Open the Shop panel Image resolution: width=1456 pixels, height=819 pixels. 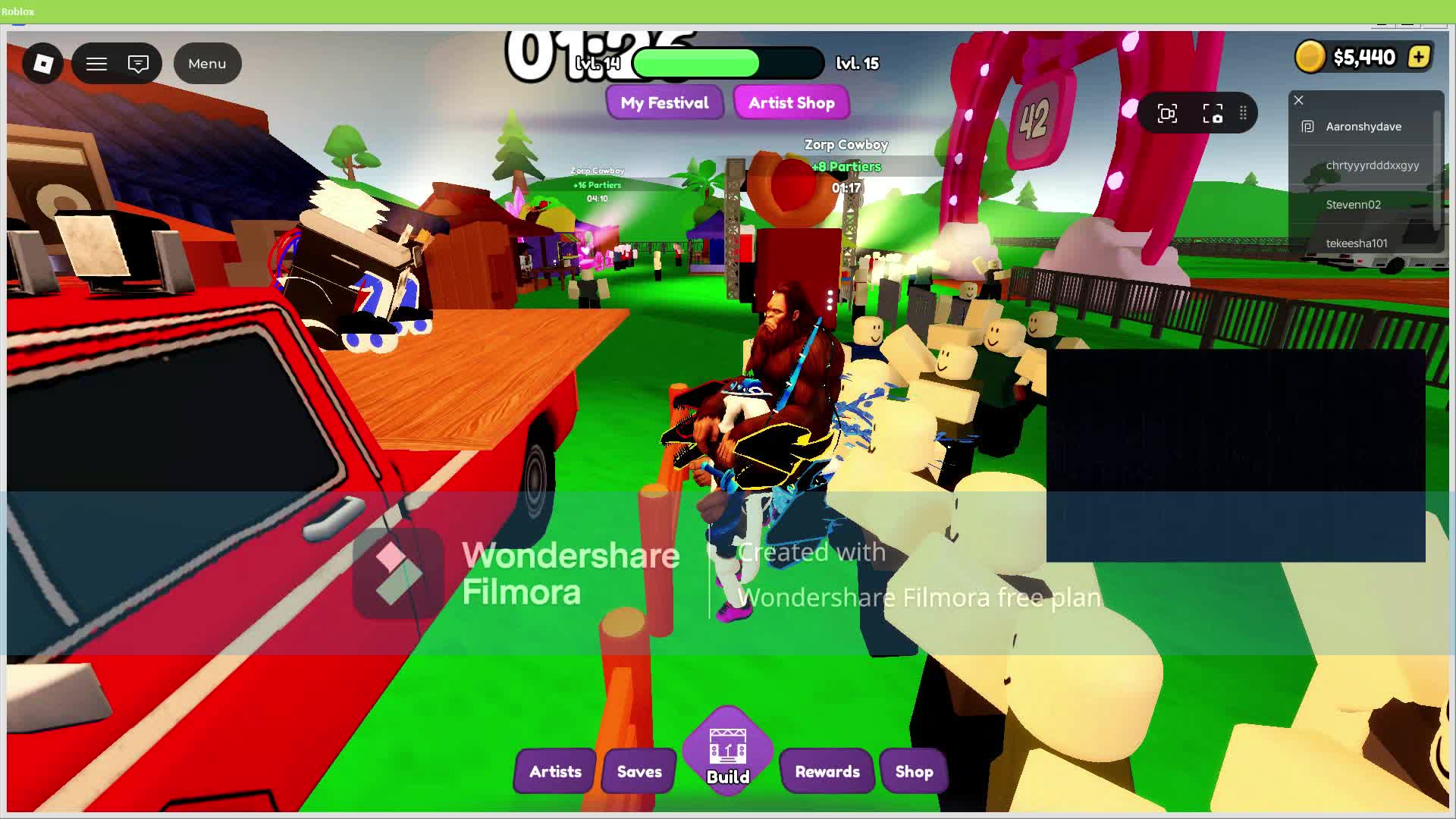coord(913,771)
